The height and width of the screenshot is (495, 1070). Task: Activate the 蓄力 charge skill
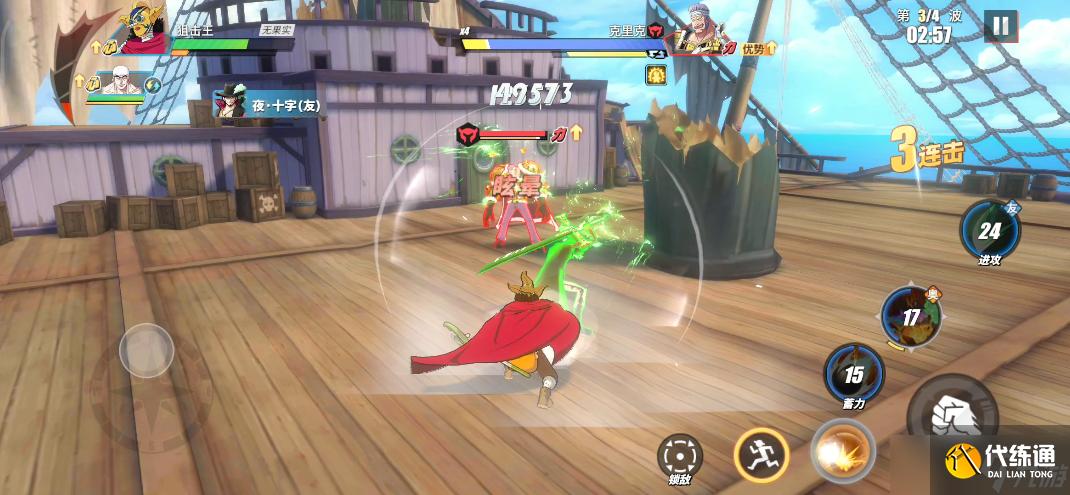[853, 374]
